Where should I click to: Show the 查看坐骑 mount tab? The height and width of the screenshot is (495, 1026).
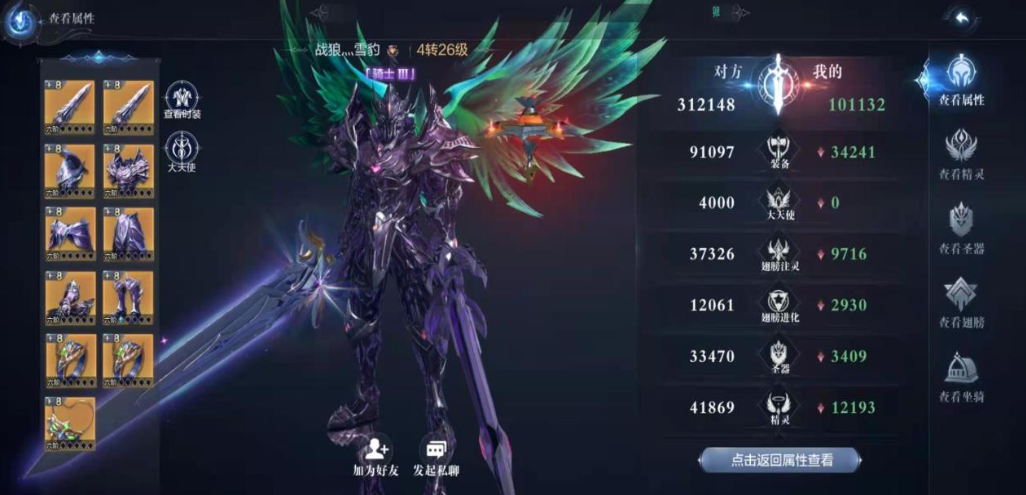[x=961, y=376]
